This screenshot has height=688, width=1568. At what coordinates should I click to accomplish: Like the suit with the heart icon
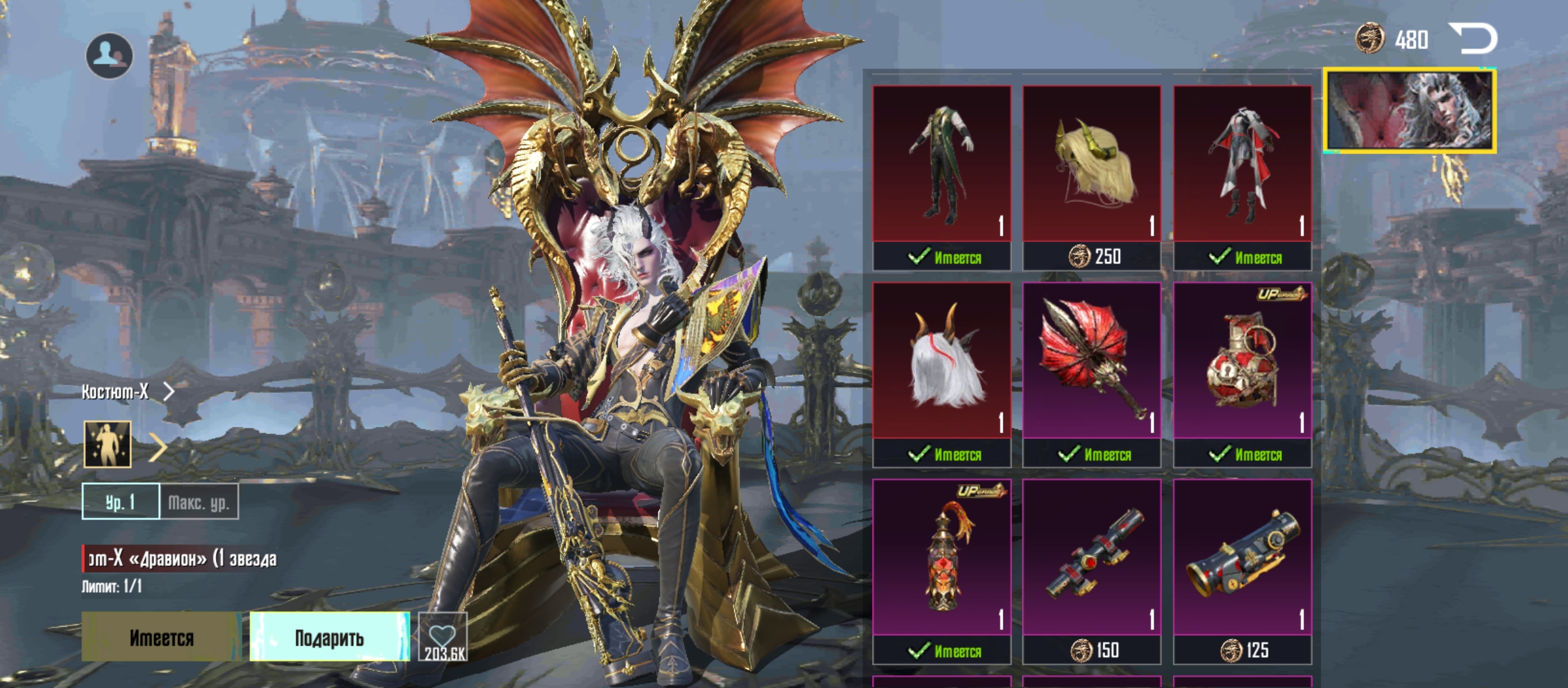443,637
